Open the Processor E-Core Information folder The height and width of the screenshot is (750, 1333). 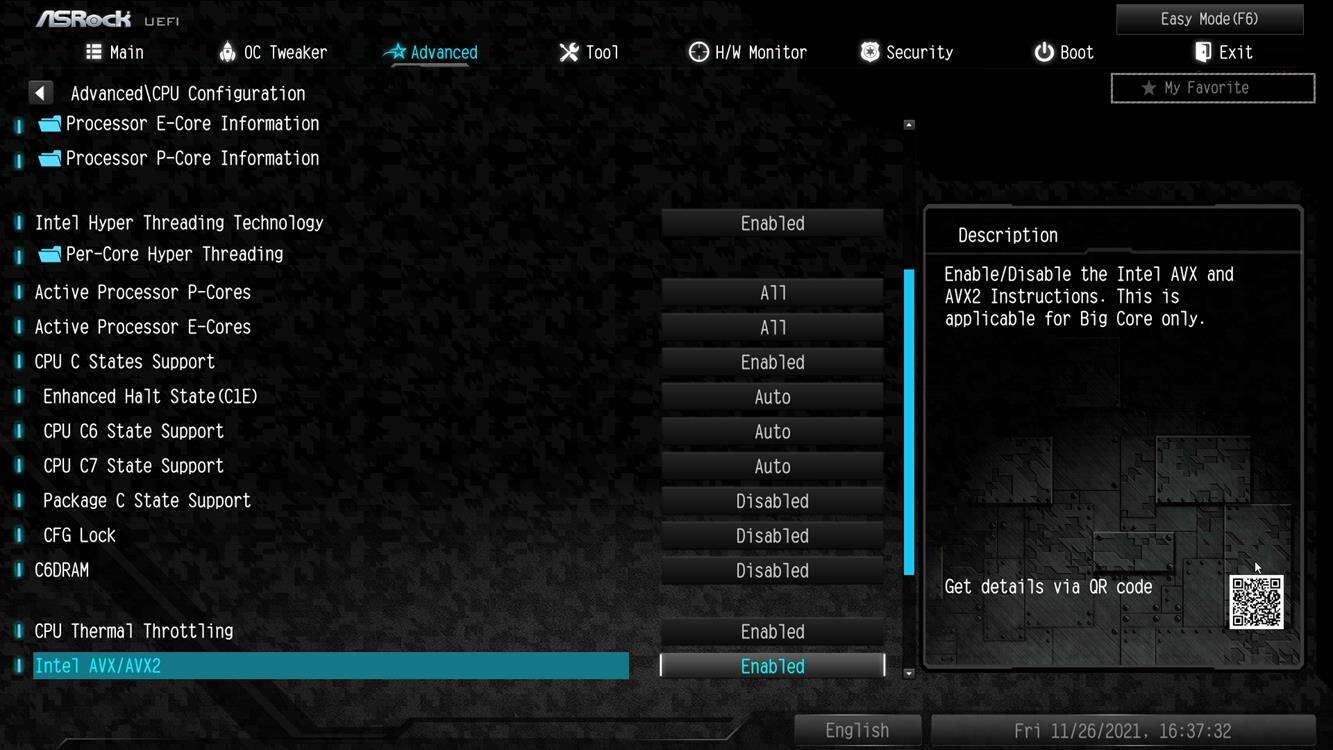[191, 123]
